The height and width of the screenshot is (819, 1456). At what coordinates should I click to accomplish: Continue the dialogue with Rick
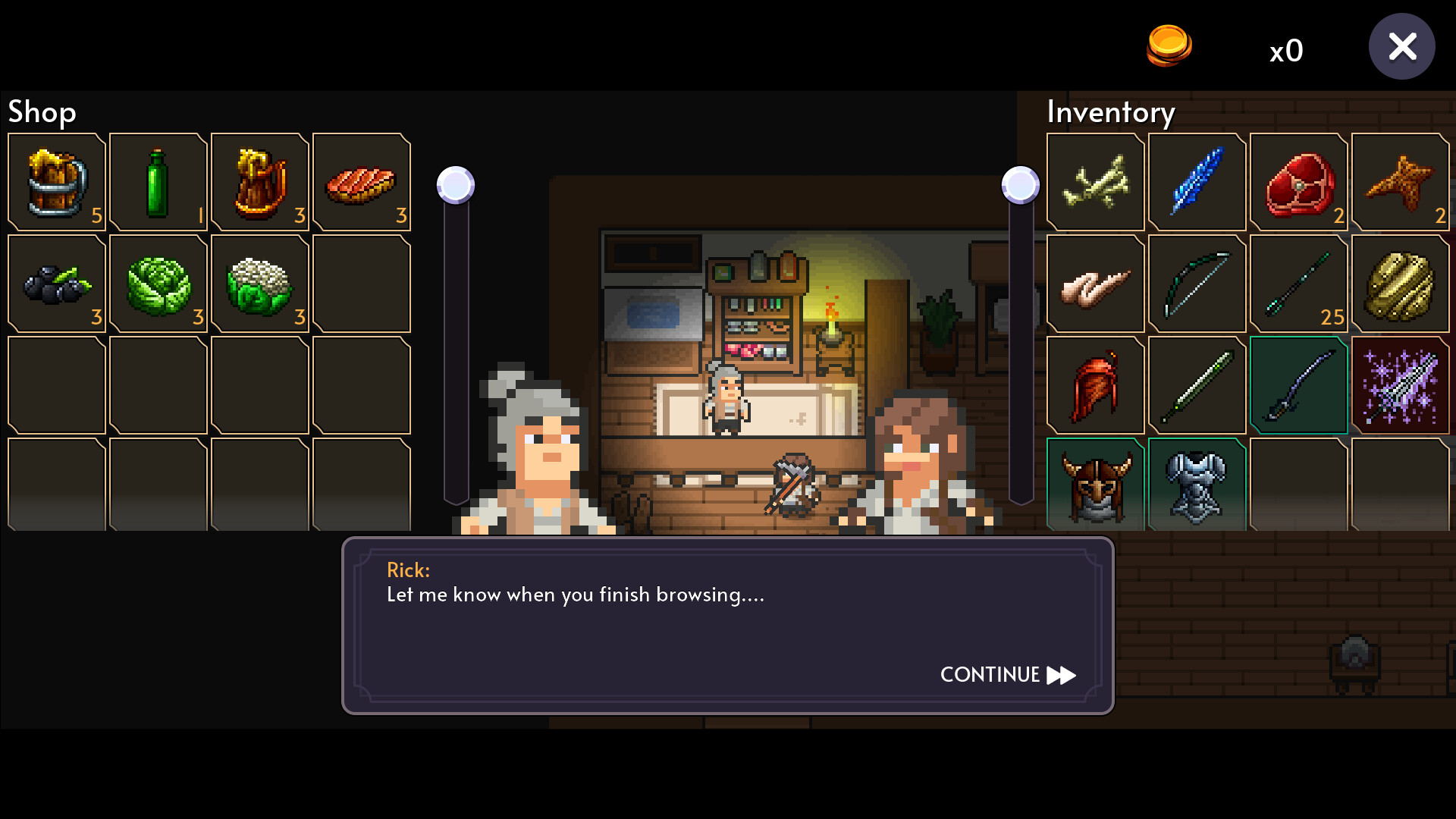[x=1007, y=675]
